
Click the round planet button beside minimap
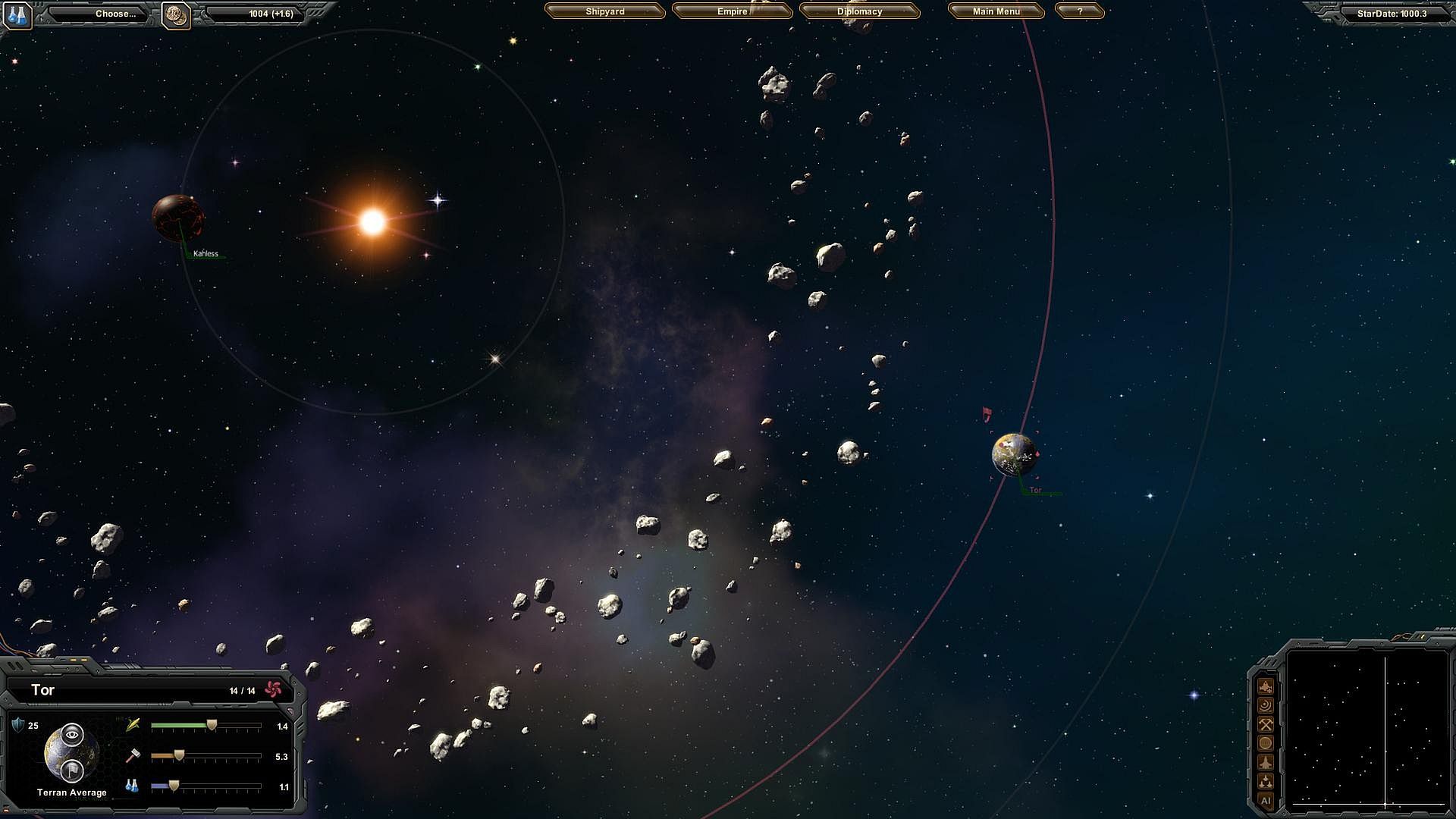tap(1265, 743)
